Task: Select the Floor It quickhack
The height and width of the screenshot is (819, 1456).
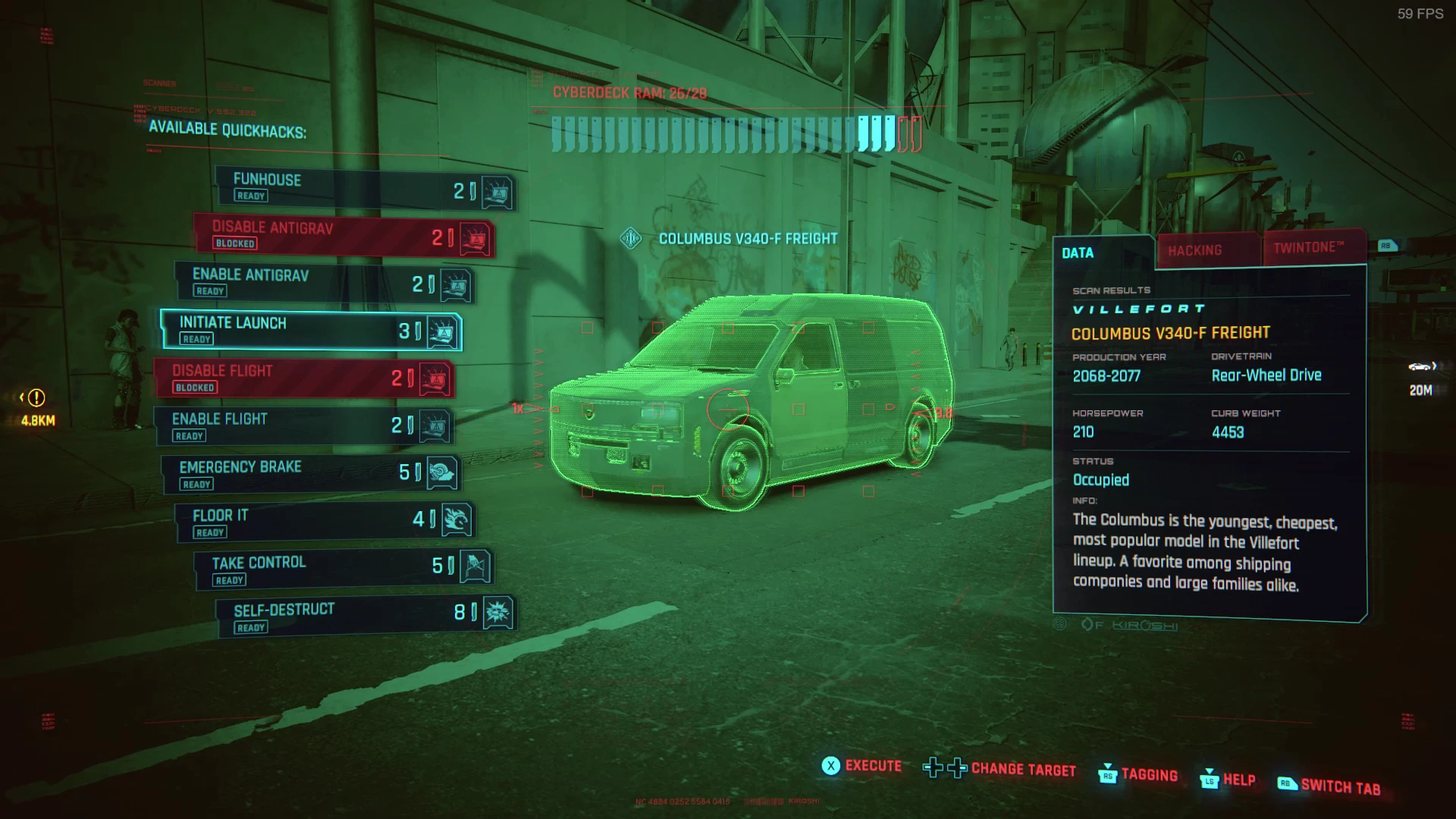Action: click(322, 522)
